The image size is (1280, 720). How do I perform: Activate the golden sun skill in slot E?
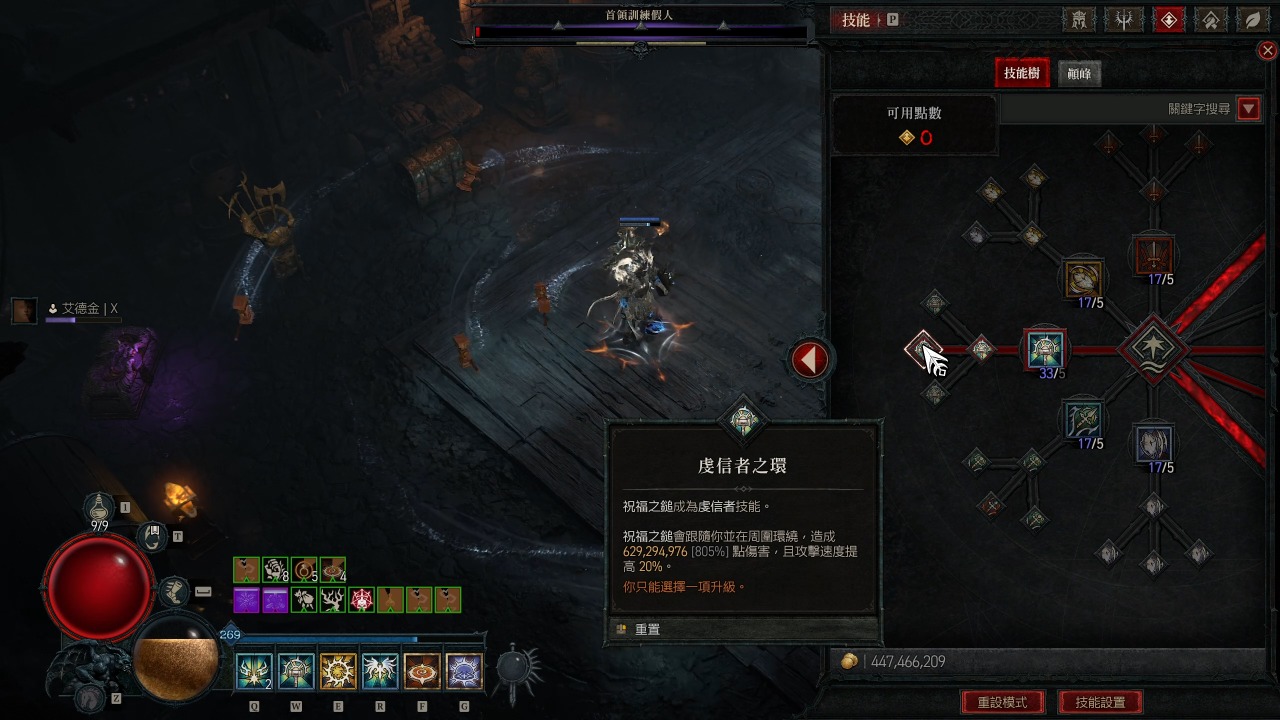tap(338, 671)
